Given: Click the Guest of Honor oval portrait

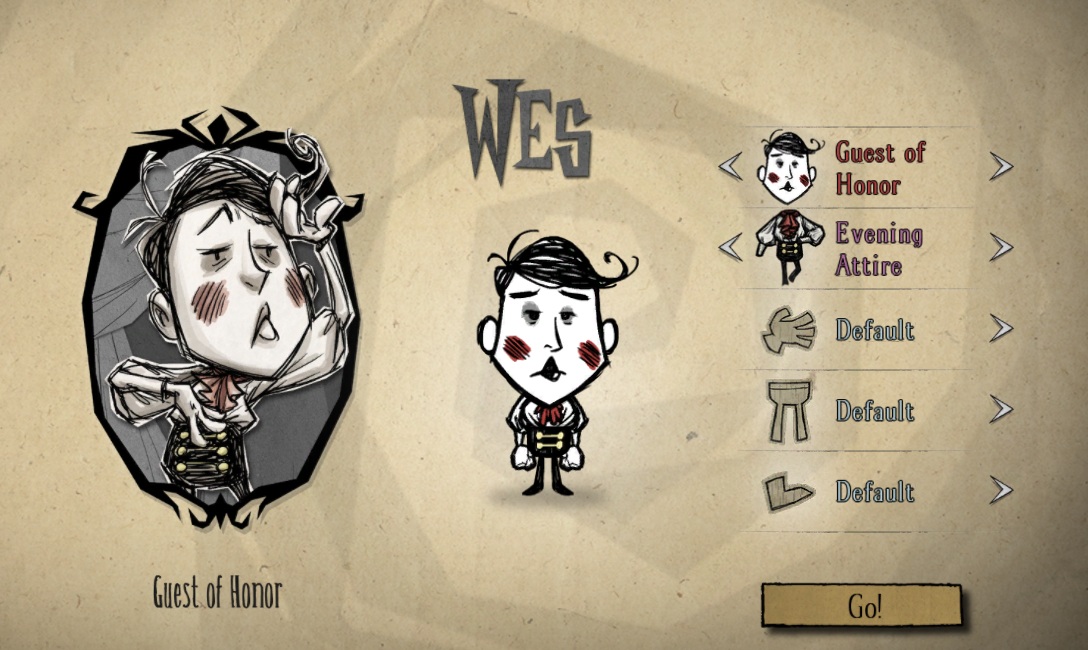Looking at the screenshot, I should [x=219, y=320].
